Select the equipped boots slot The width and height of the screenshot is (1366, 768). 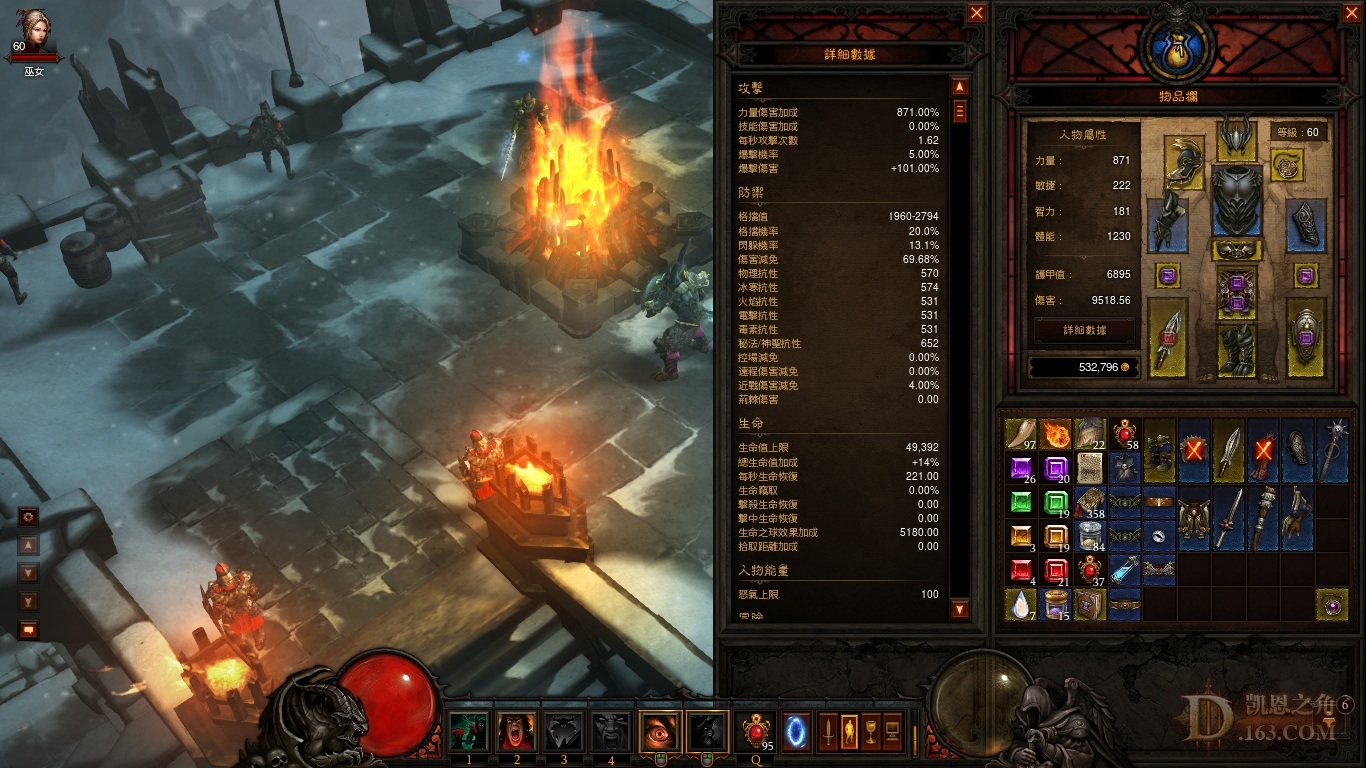pos(1236,349)
